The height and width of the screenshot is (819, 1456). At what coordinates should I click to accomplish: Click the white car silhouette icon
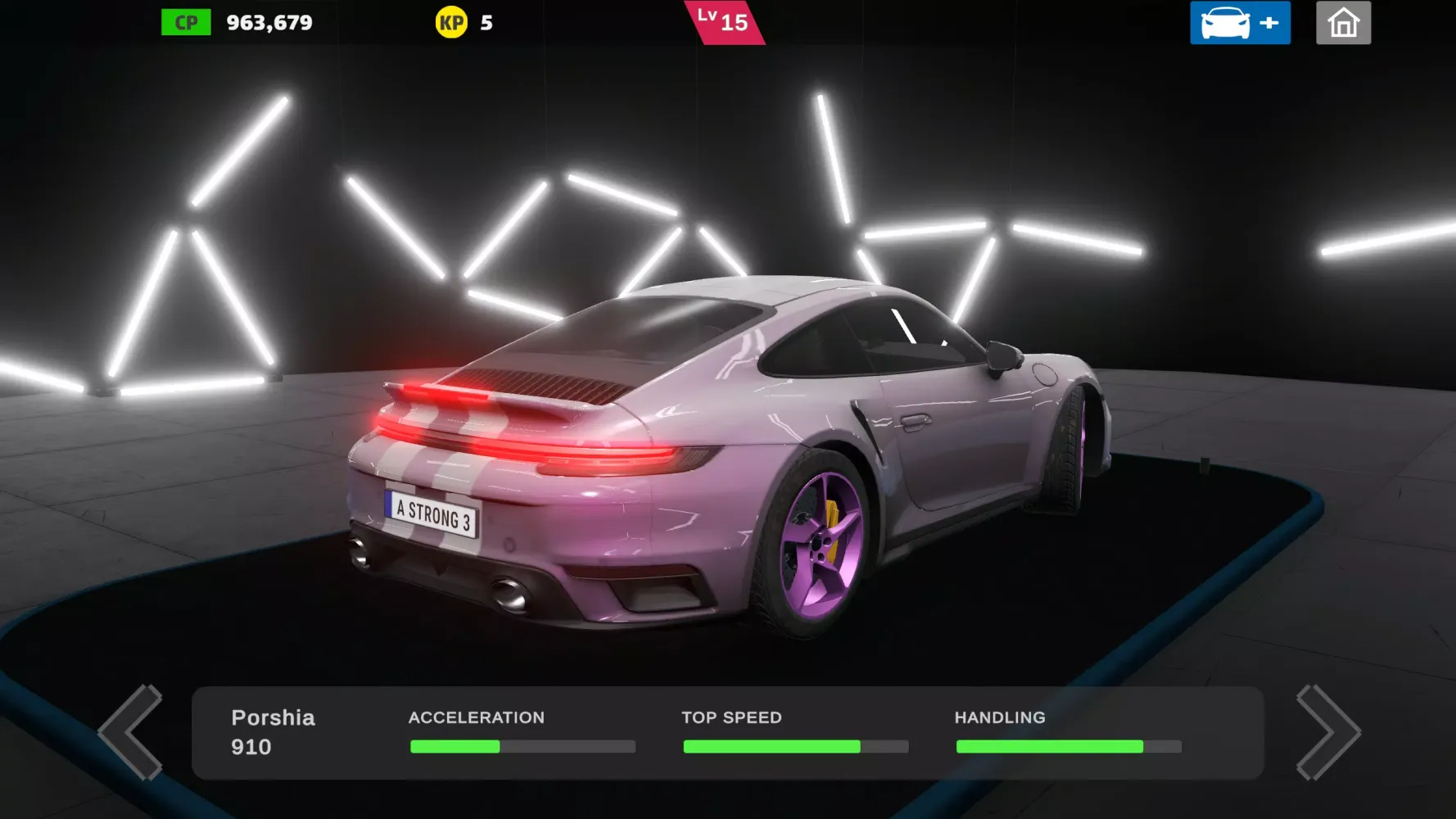tap(1223, 22)
